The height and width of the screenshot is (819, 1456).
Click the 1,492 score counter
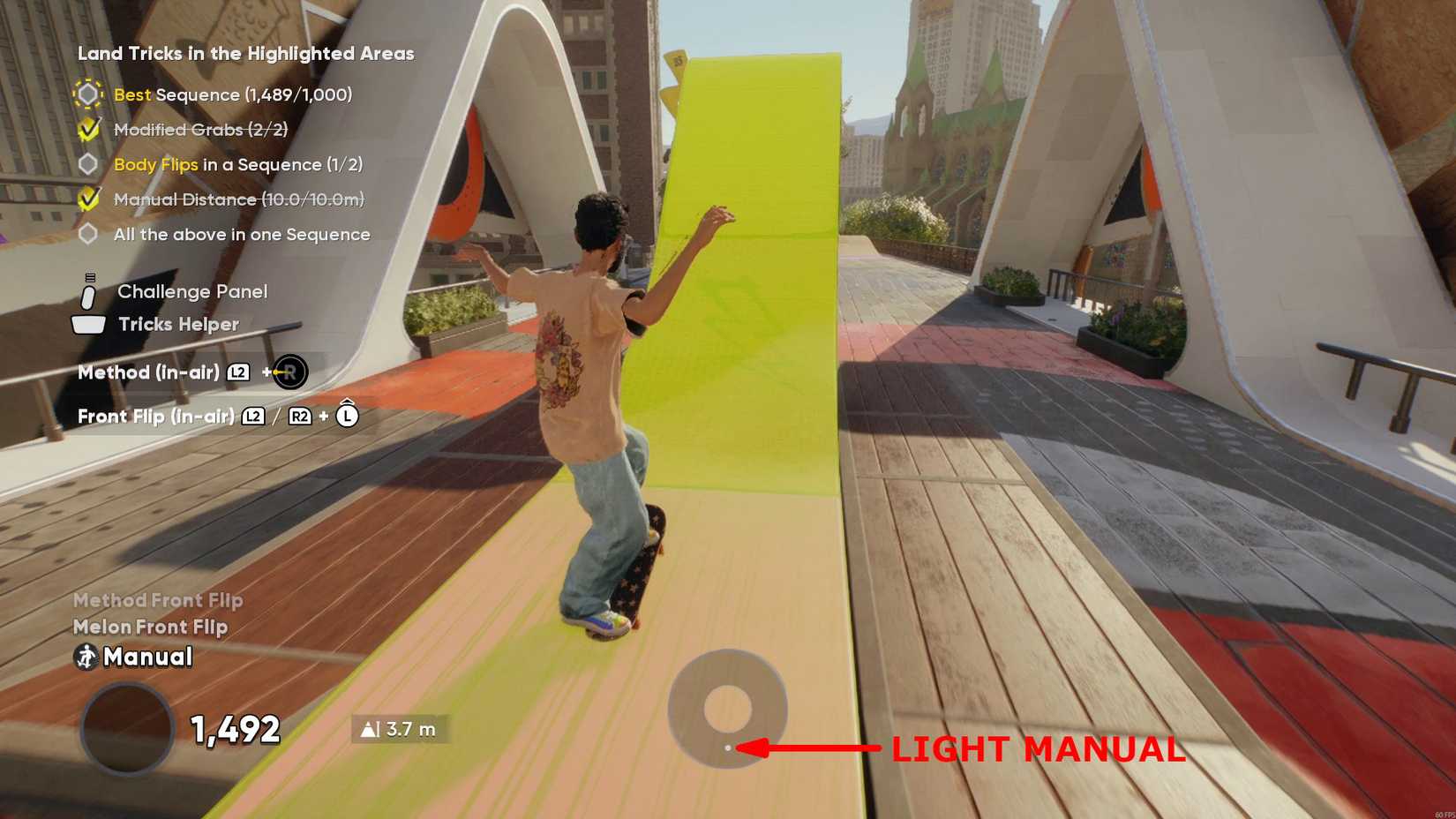click(235, 729)
